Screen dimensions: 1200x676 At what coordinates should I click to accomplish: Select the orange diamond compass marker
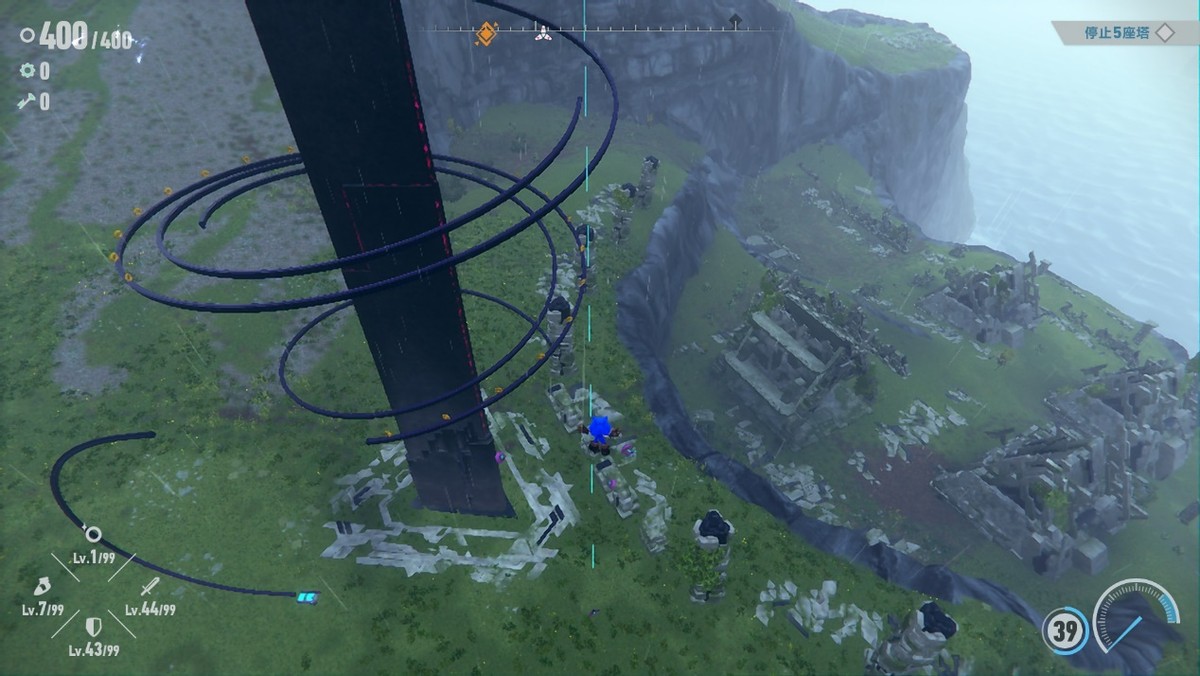485,34
